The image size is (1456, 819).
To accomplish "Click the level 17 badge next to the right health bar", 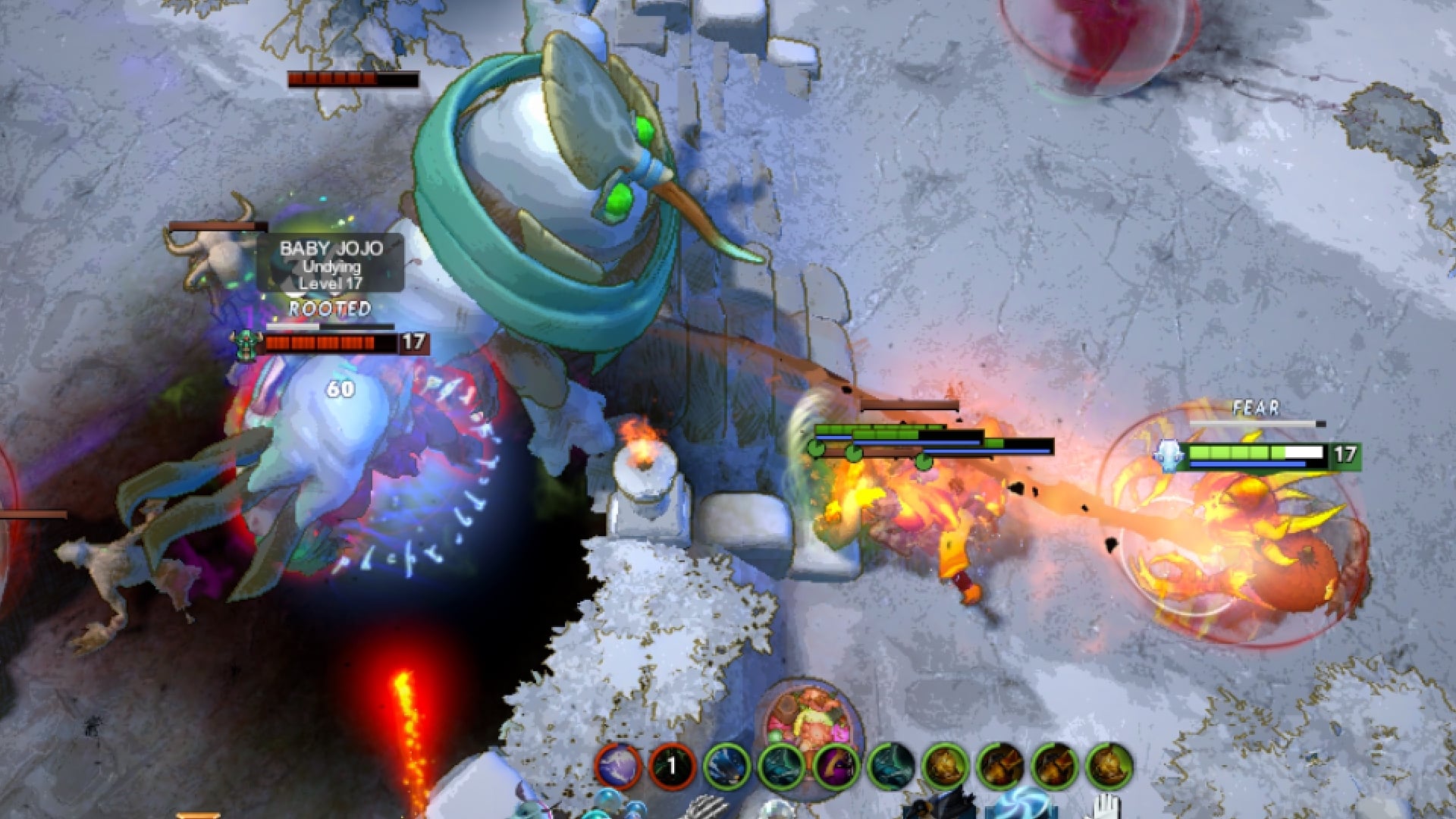I will click(1344, 453).
